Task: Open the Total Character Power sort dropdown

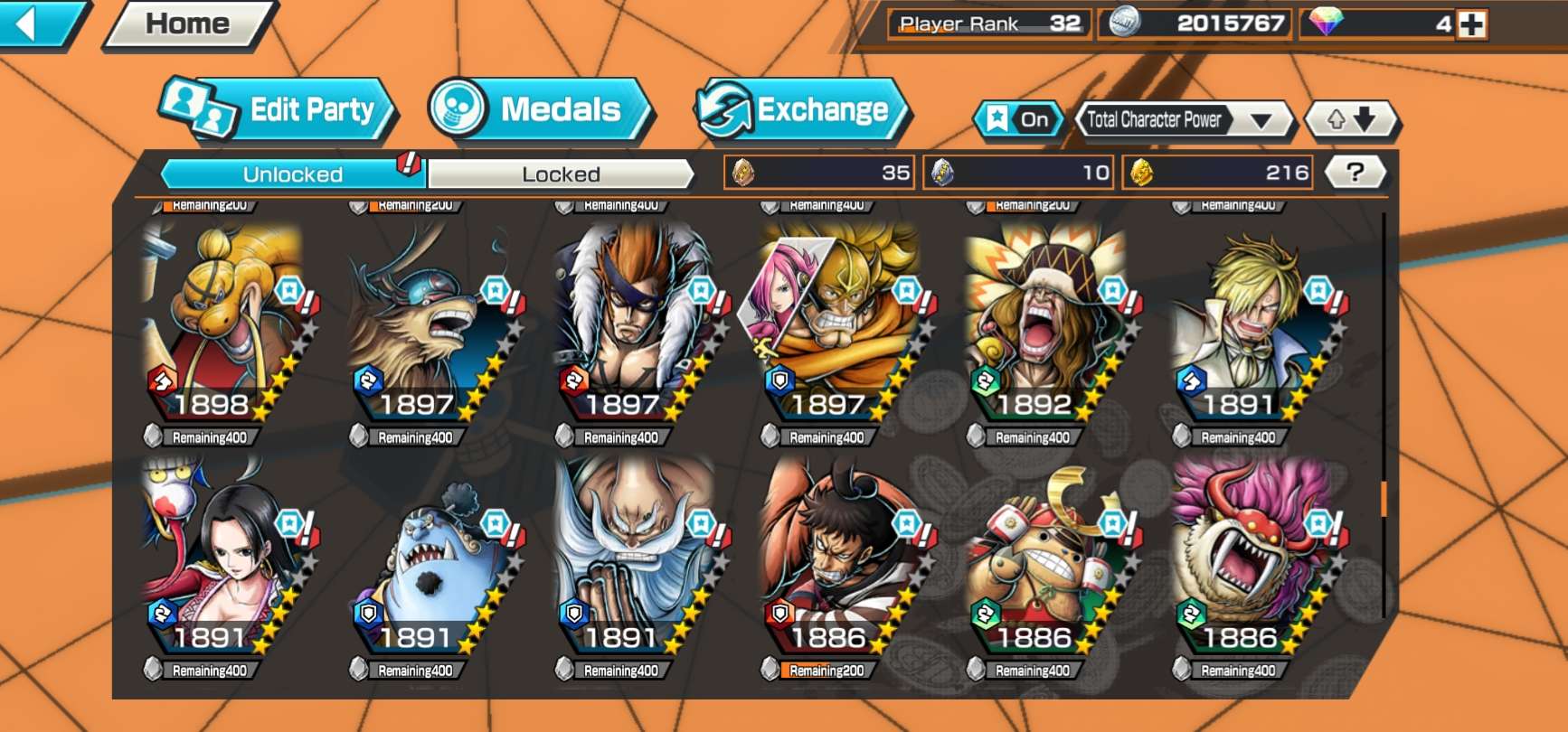Action: coord(1183,119)
